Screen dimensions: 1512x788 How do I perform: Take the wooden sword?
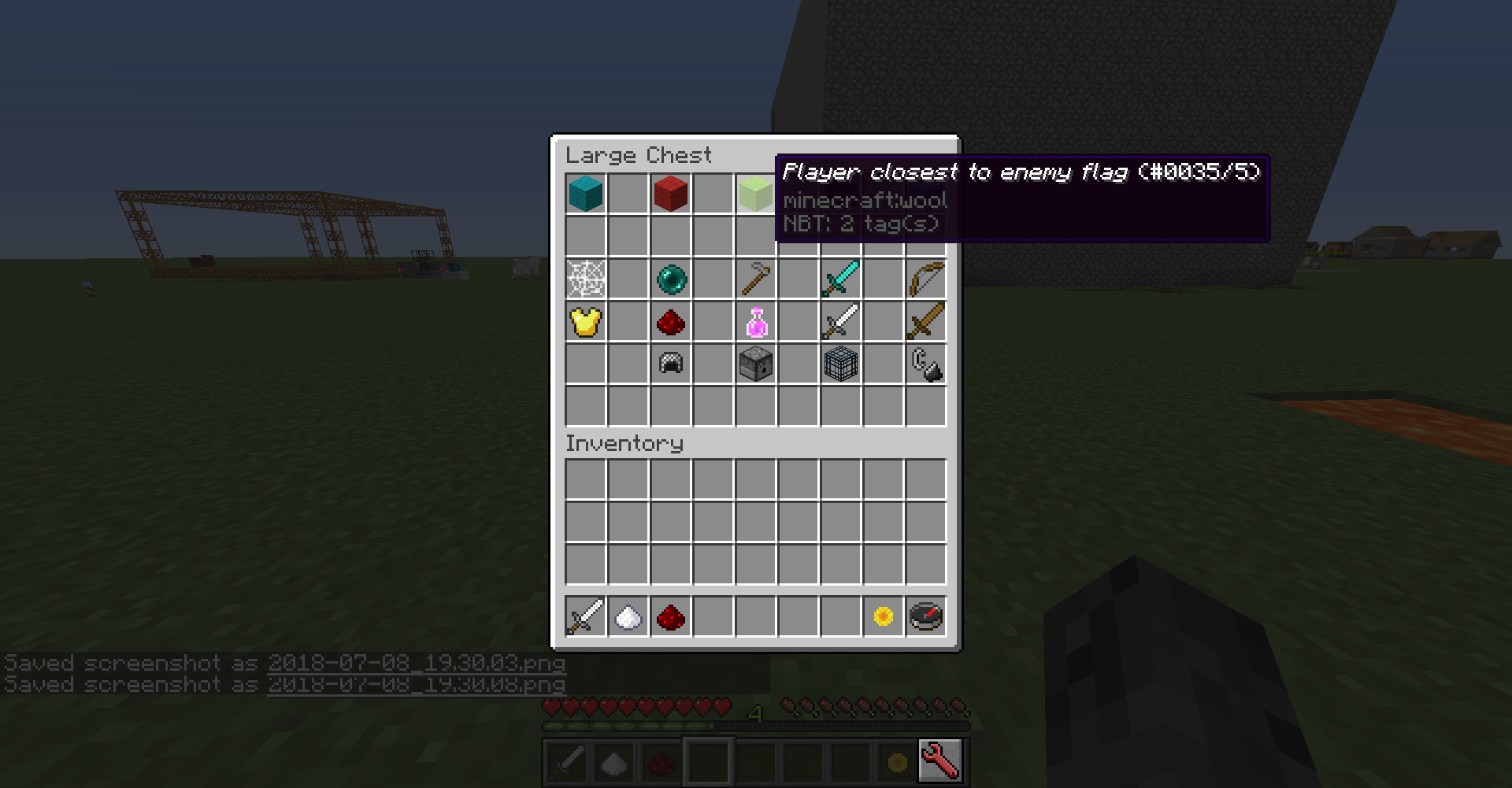point(925,321)
